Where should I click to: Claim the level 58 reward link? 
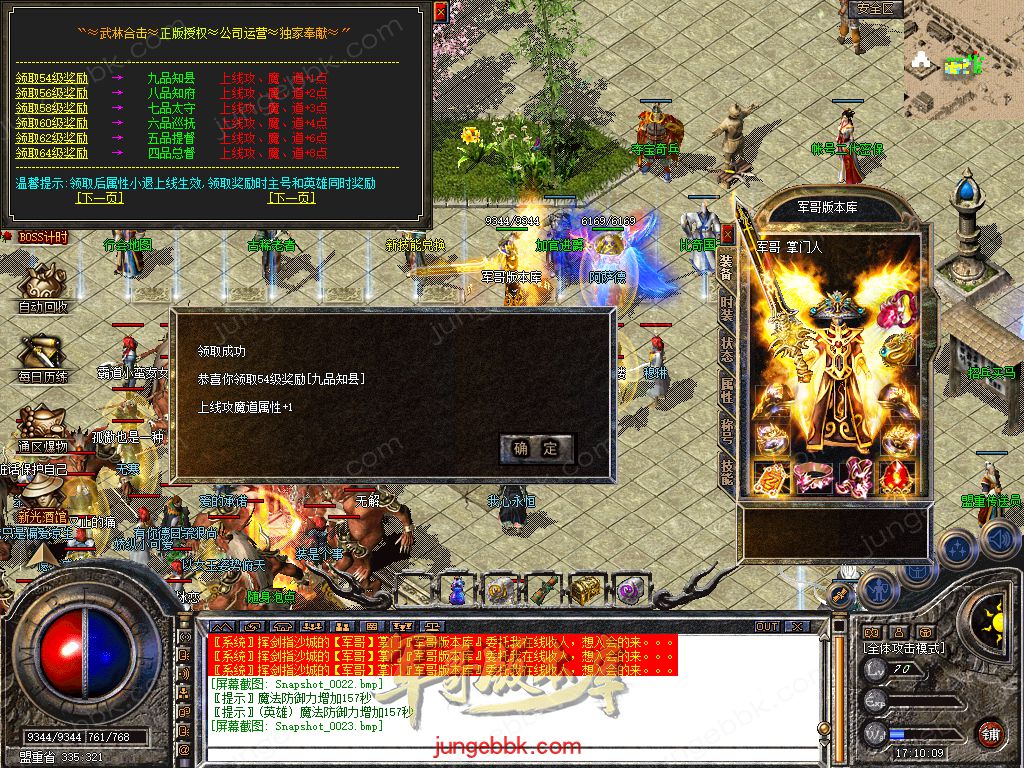52,108
